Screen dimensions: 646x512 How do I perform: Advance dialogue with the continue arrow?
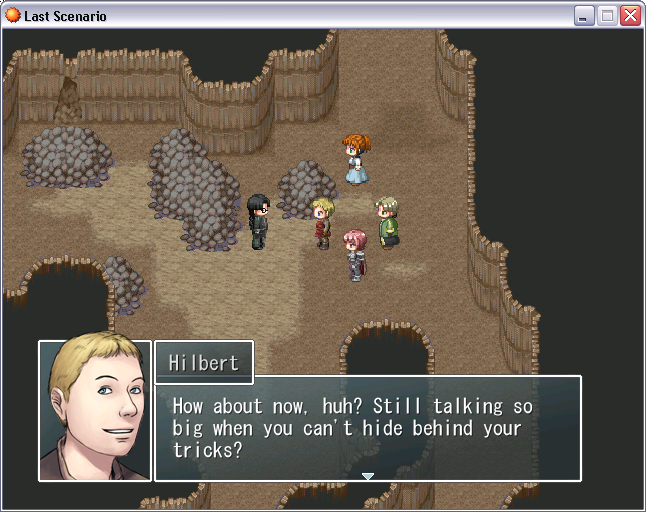pyautogui.click(x=368, y=476)
